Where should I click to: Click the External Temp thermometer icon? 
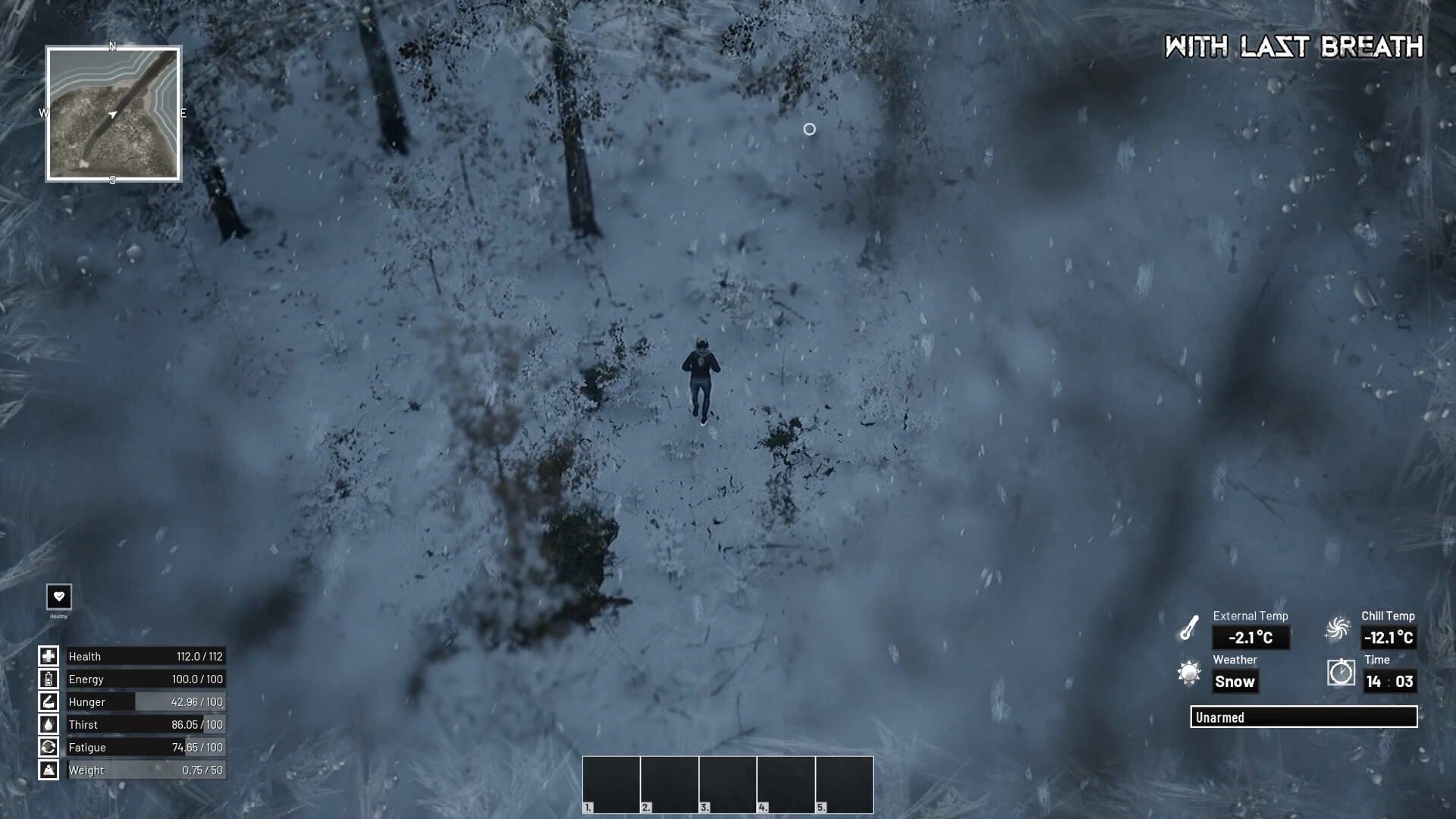coord(1188,628)
